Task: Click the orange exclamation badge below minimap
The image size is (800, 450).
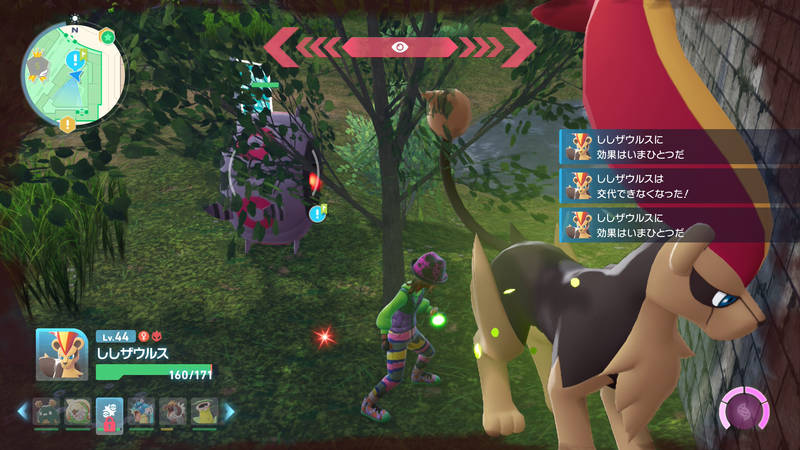Action: click(x=66, y=125)
